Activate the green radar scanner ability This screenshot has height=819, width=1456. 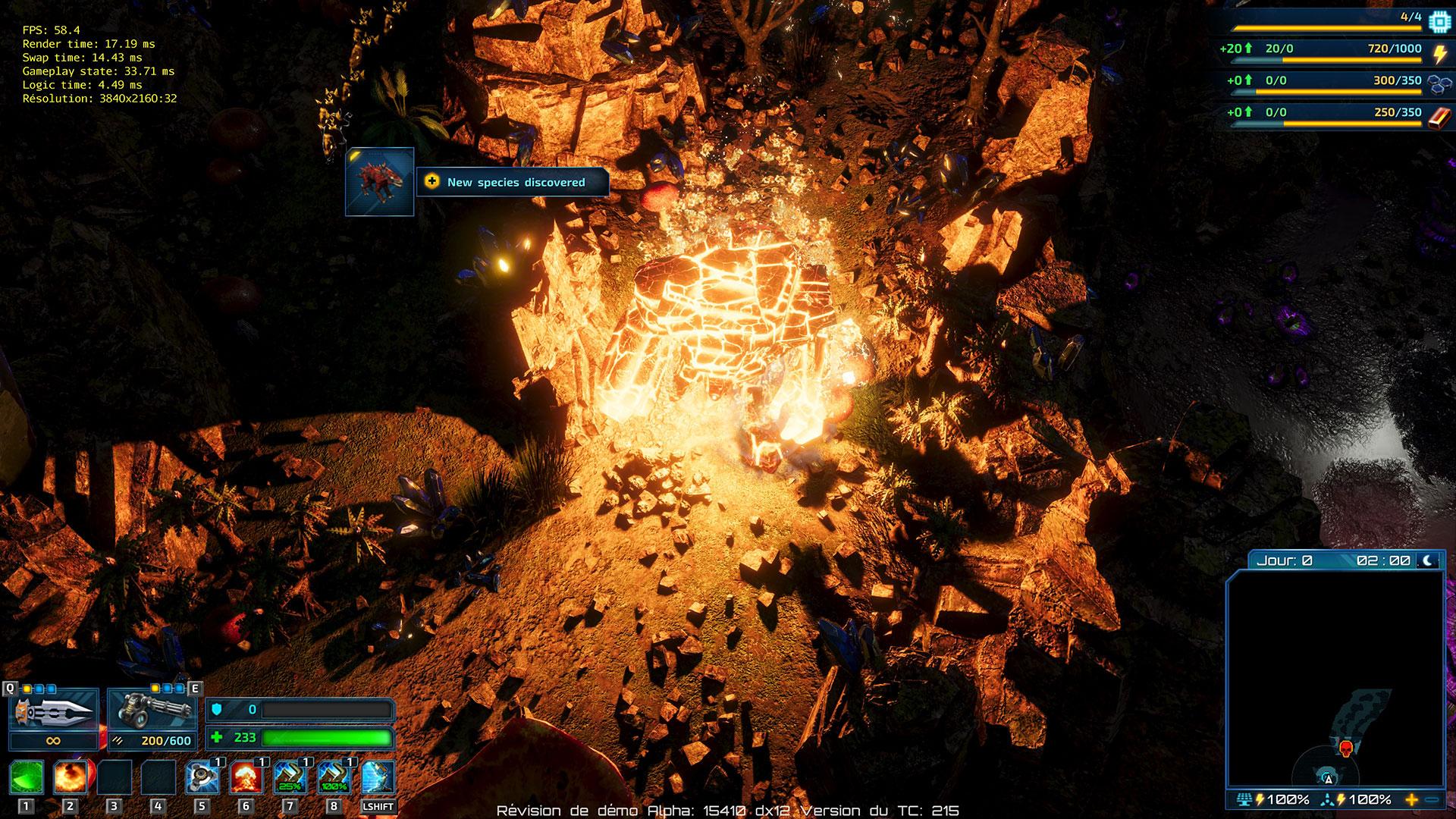27,777
